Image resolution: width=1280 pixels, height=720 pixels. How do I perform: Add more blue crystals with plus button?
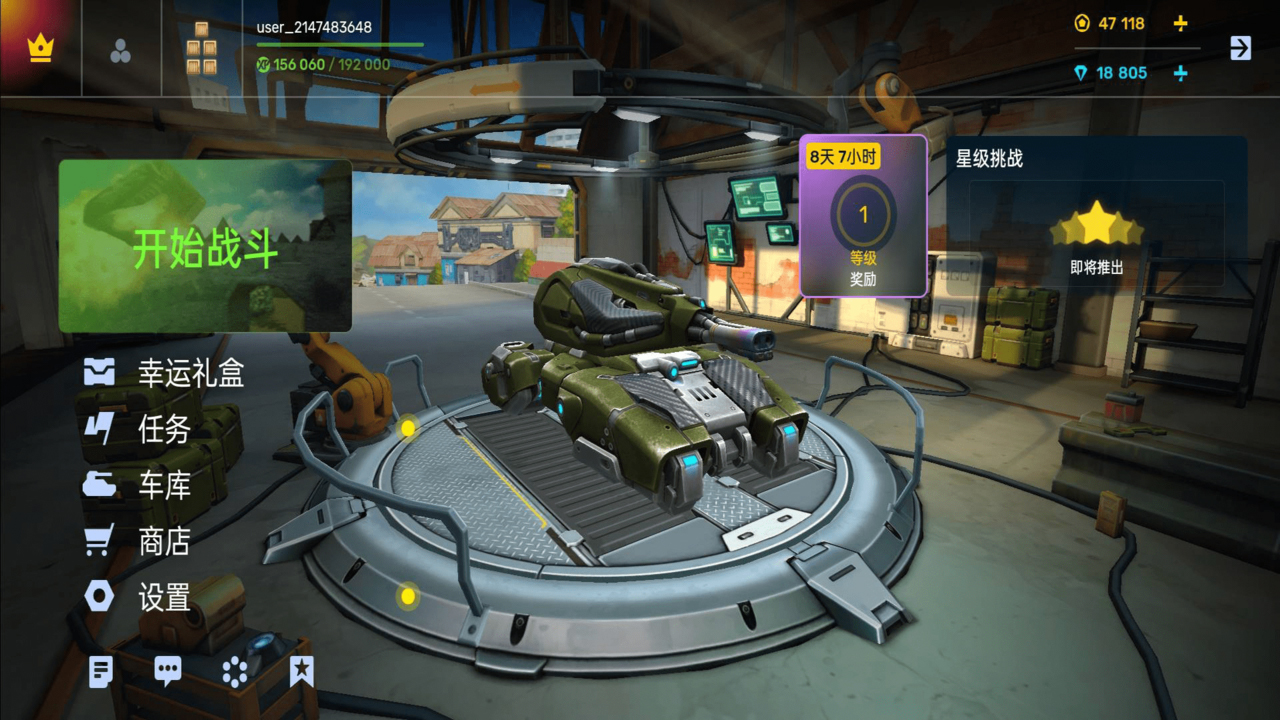(1180, 73)
